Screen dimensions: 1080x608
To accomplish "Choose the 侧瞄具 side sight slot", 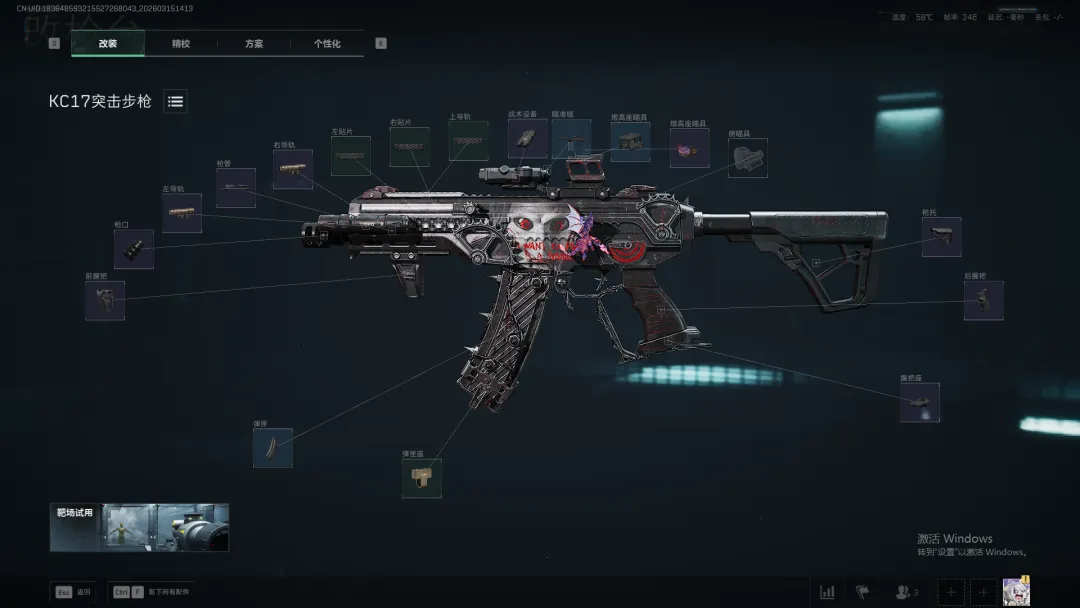I will [x=747, y=158].
